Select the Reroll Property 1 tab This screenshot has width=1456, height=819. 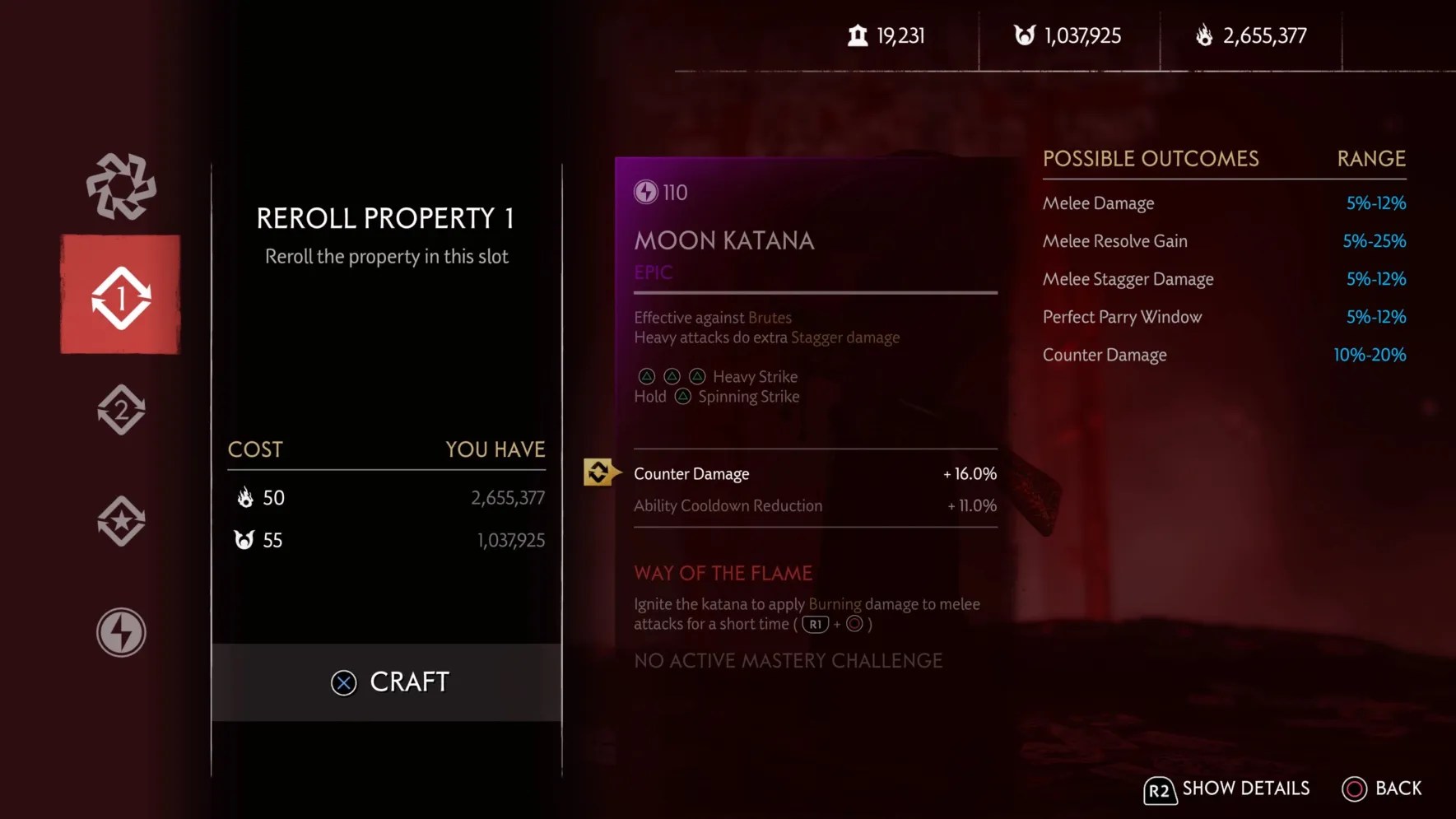[121, 295]
